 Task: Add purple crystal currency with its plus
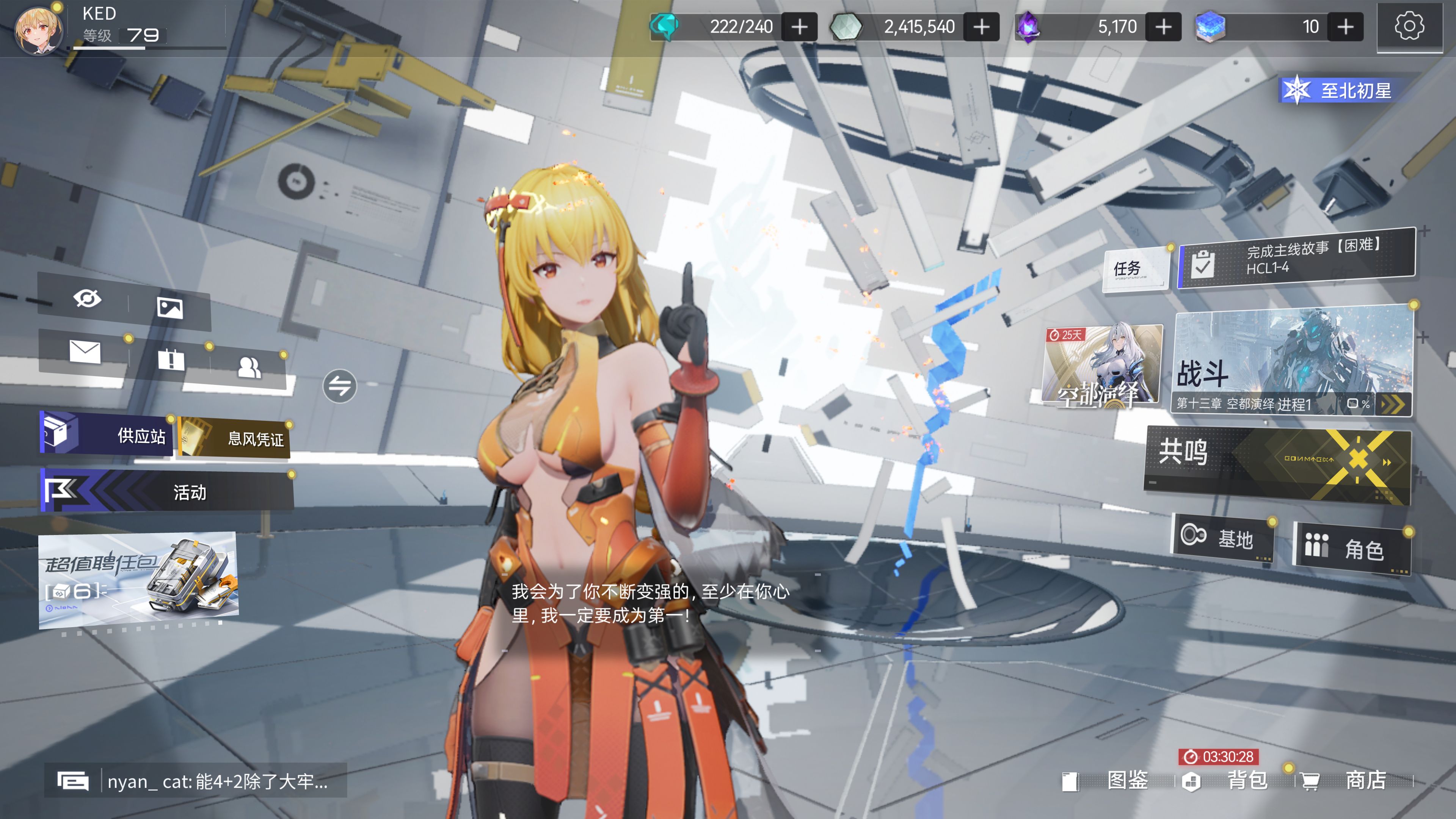coord(1163,27)
